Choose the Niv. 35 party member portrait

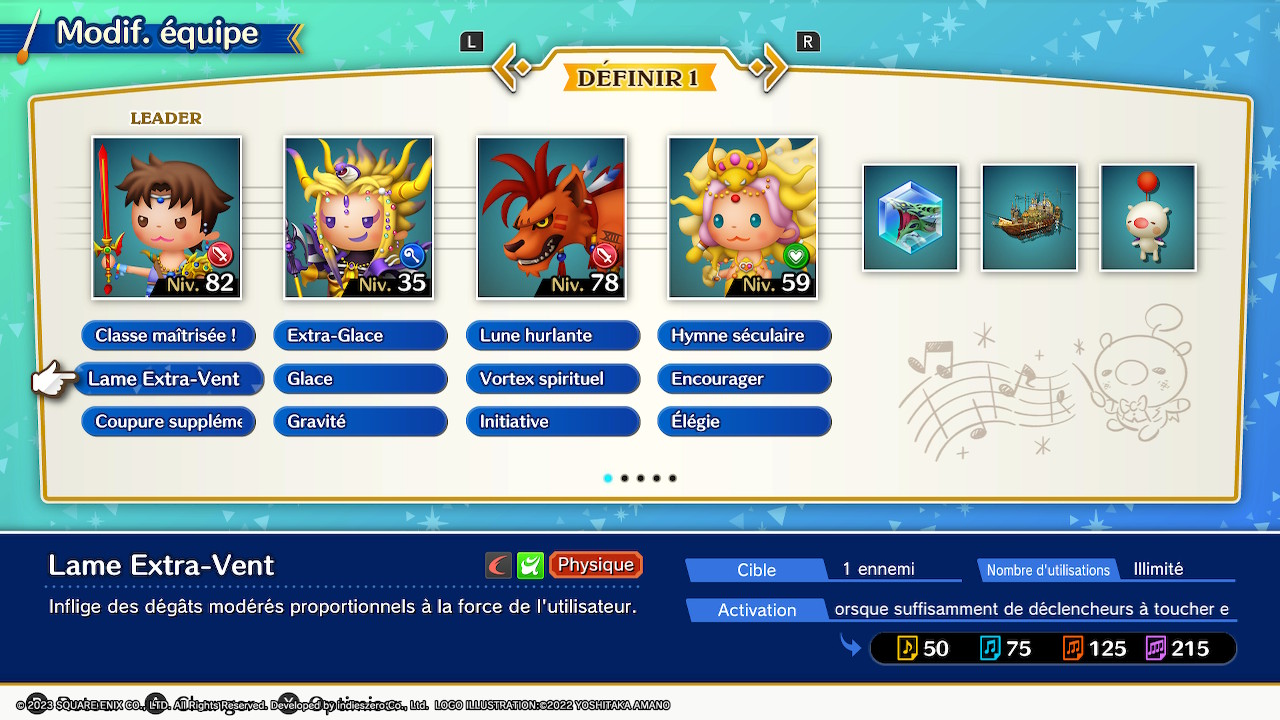359,218
